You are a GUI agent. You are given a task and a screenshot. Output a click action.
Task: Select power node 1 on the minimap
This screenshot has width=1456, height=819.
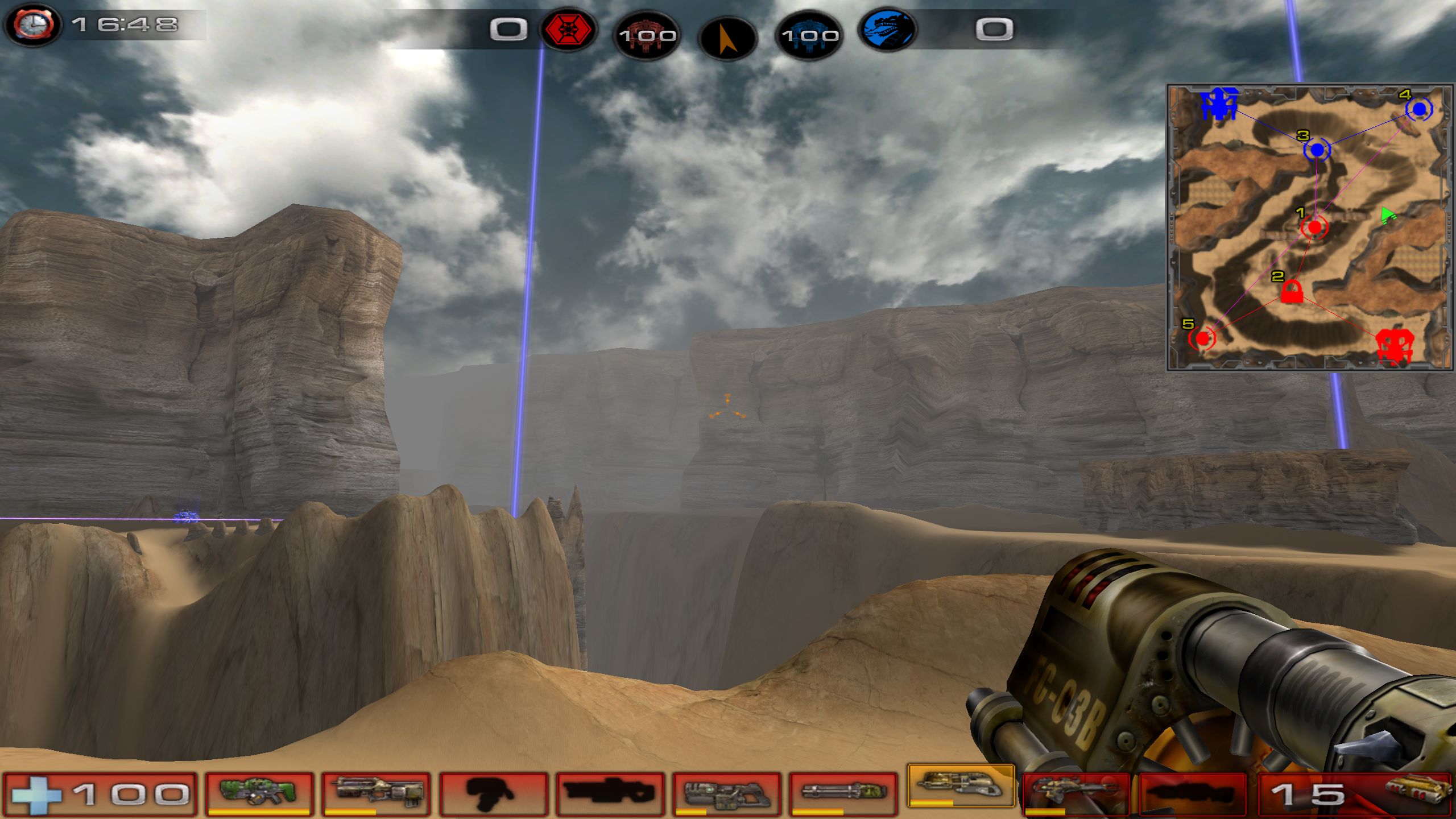[x=1314, y=227]
